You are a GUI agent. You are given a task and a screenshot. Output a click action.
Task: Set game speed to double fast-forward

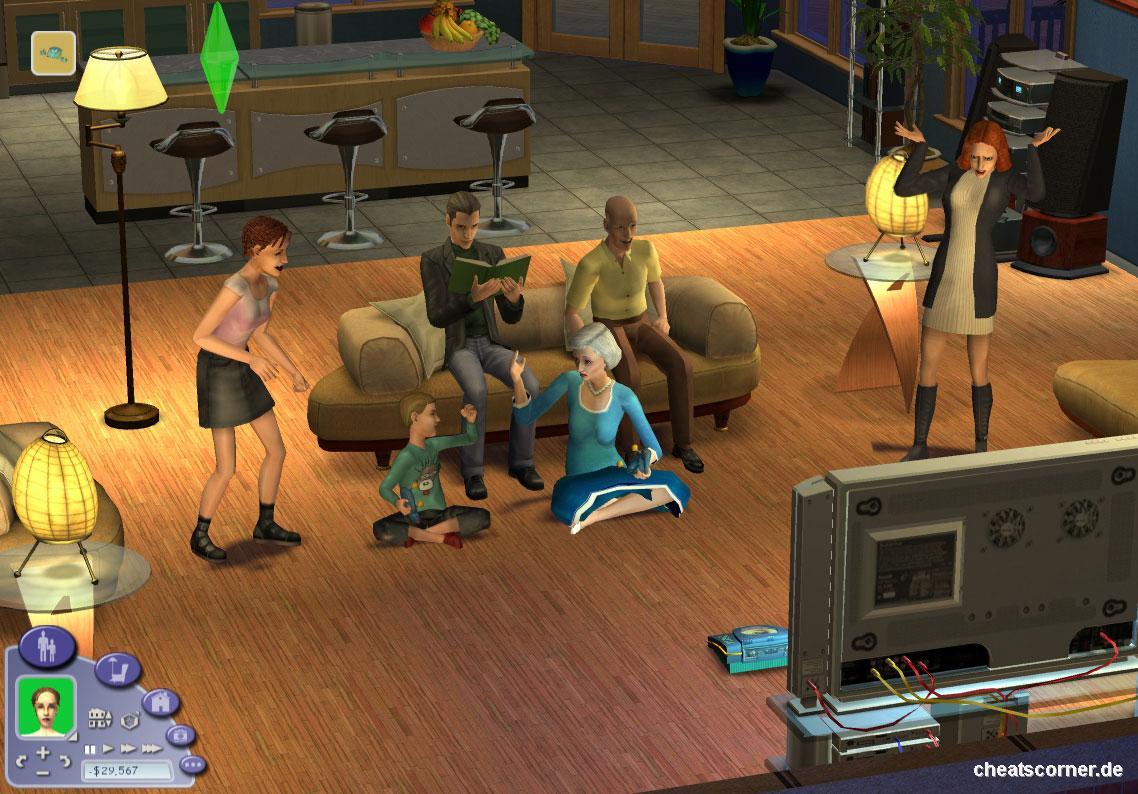pyautogui.click(x=128, y=748)
